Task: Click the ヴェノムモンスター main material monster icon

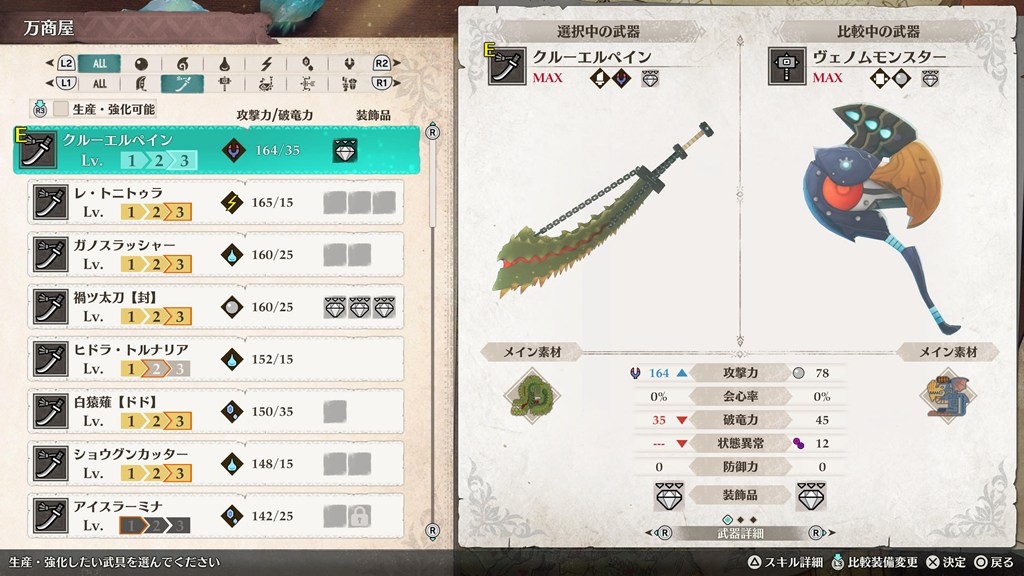Action: 946,391
